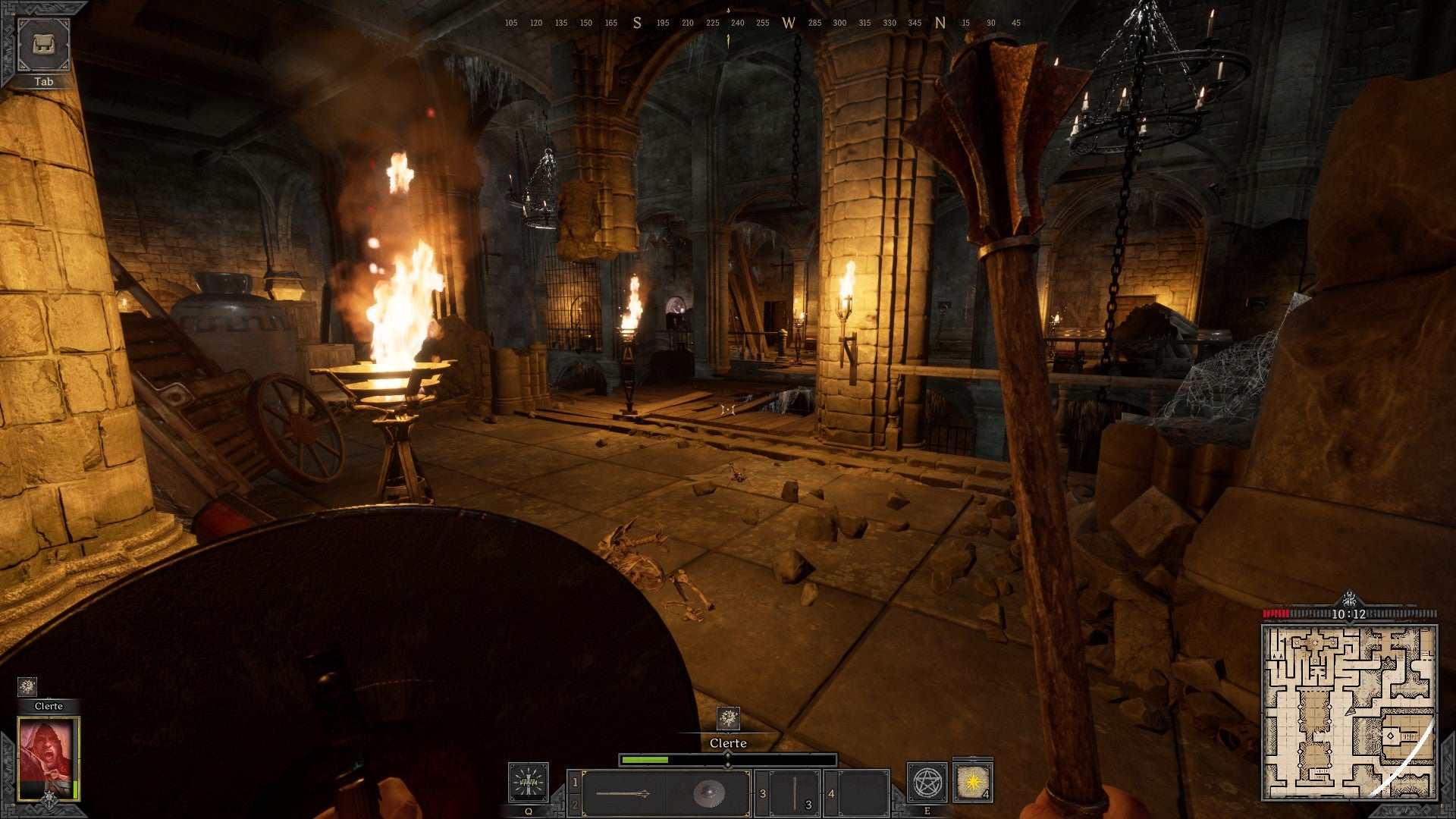The height and width of the screenshot is (819, 1456).
Task: Click the W heading on the top compass bar
Action: tap(789, 24)
